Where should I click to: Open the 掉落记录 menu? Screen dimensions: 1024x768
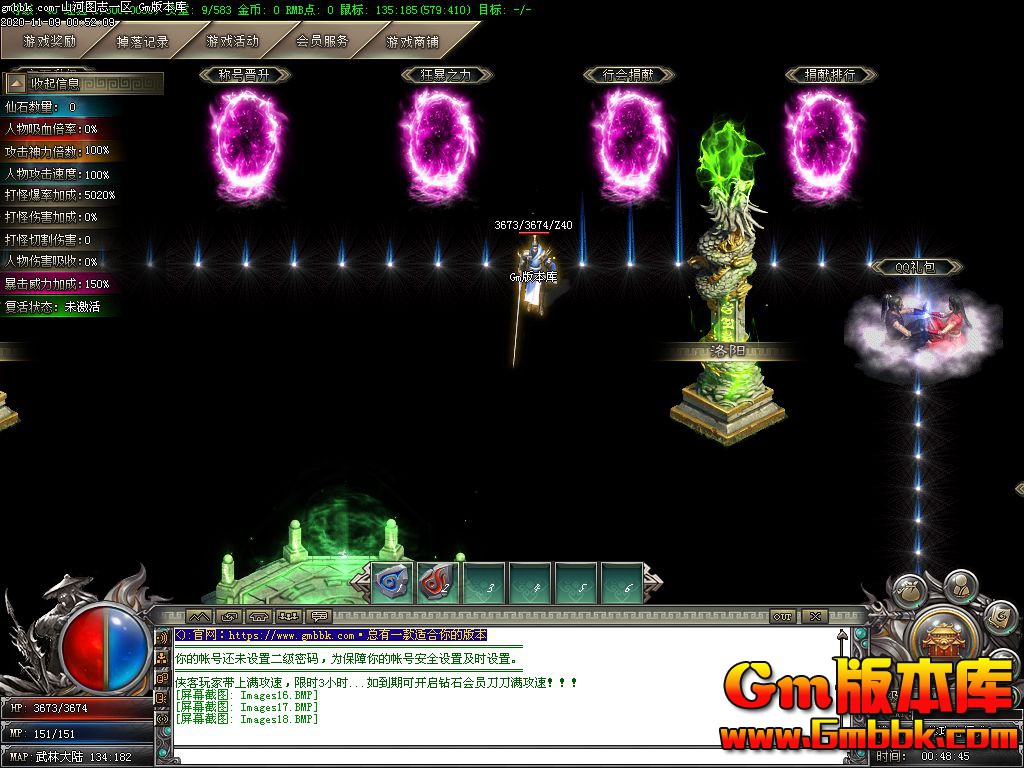tap(142, 42)
